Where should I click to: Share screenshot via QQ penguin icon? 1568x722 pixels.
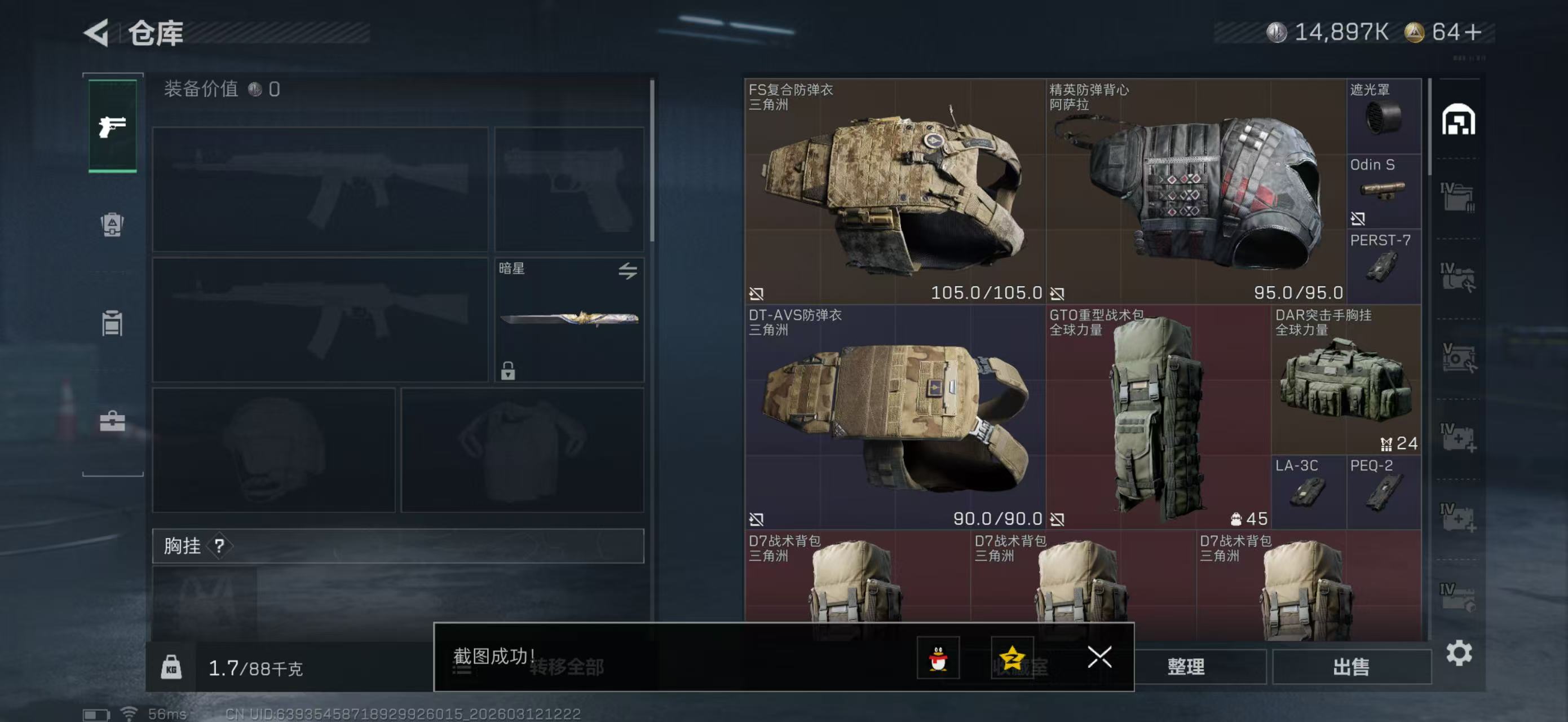click(x=938, y=658)
